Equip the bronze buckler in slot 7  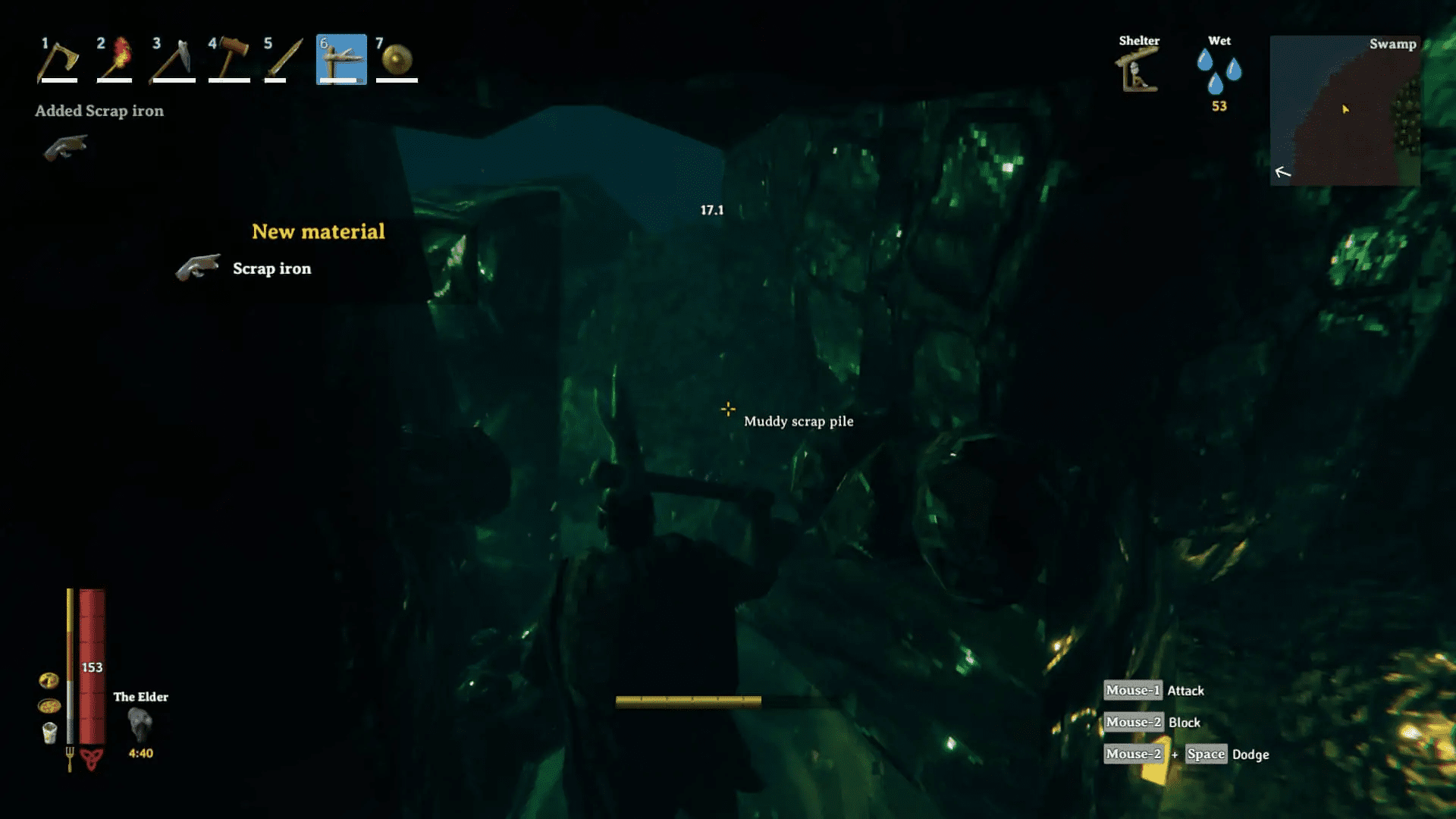(x=397, y=61)
